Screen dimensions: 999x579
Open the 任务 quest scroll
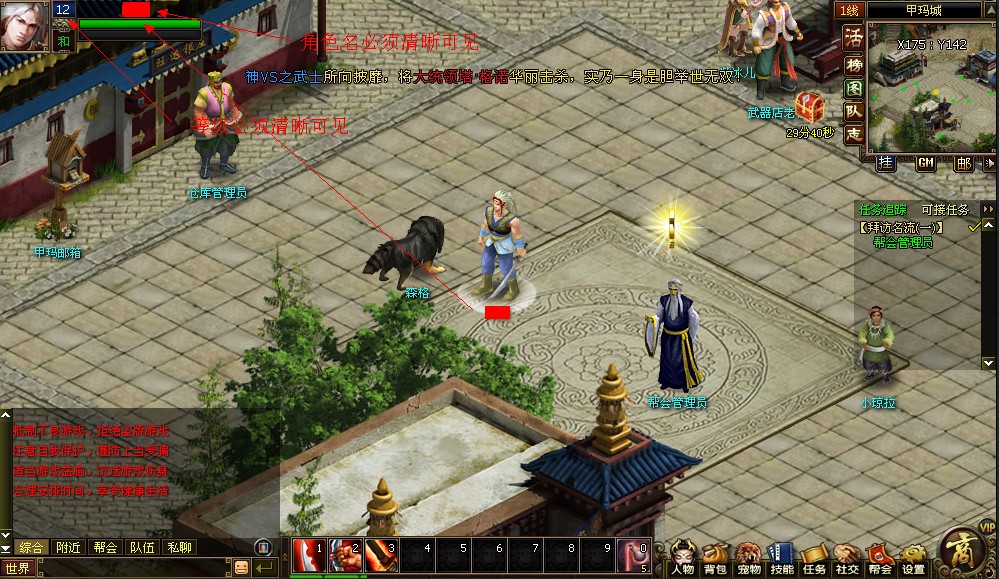coord(814,558)
